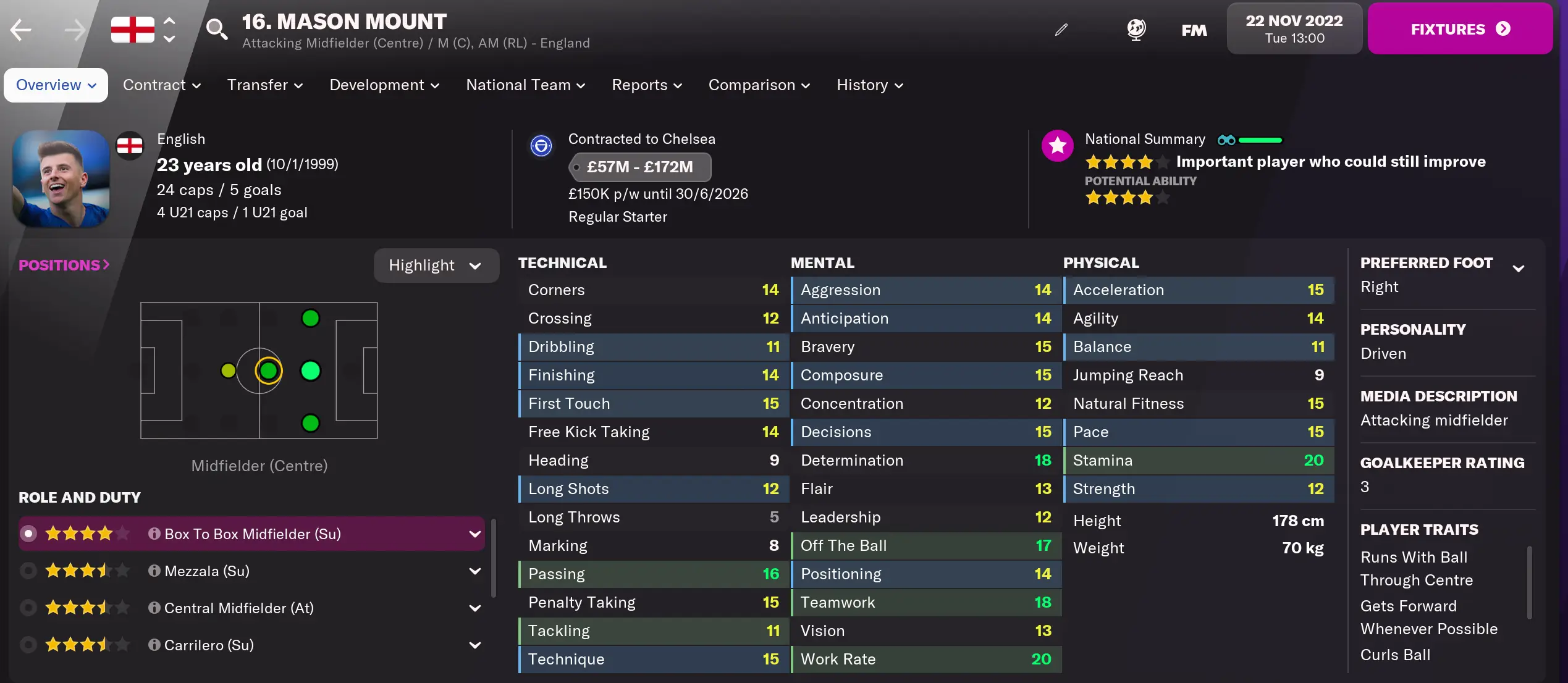Click the Chelsea club badge

coord(541,146)
